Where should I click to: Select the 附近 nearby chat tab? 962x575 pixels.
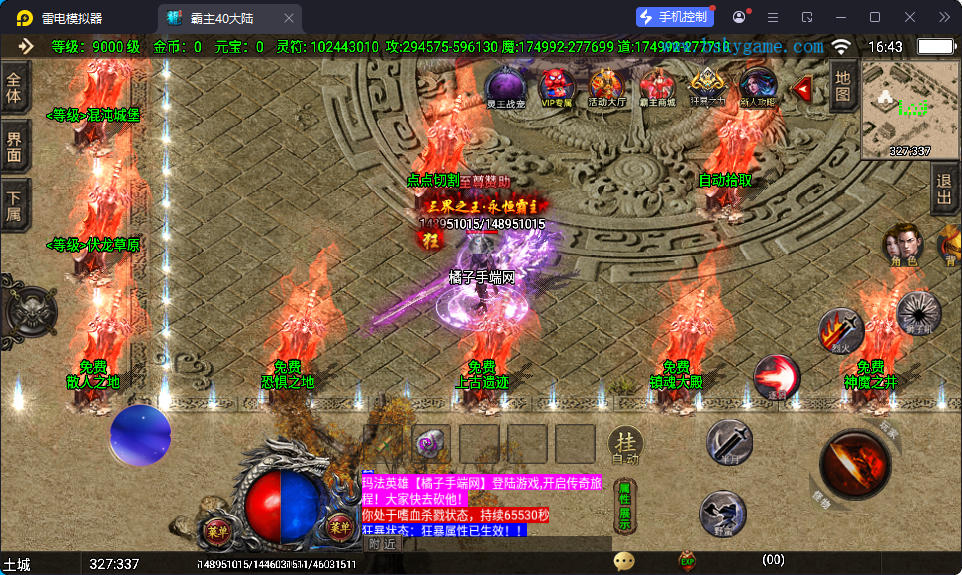(382, 544)
